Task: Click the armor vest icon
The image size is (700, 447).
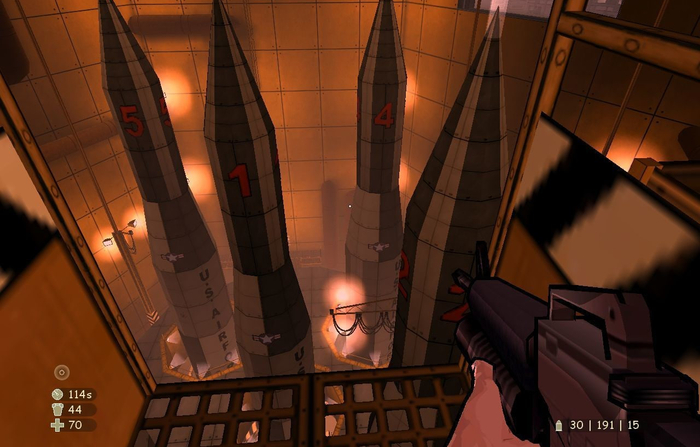Action: [57, 409]
